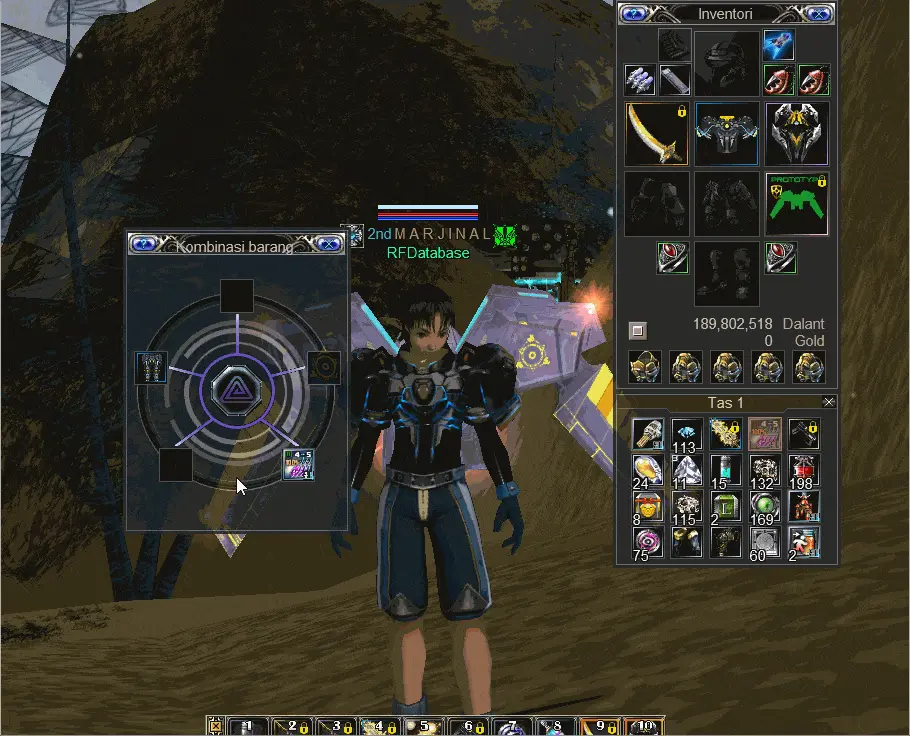Image resolution: width=910 pixels, height=736 pixels.
Task: Select the equipped golden curved sword
Action: pos(656,134)
